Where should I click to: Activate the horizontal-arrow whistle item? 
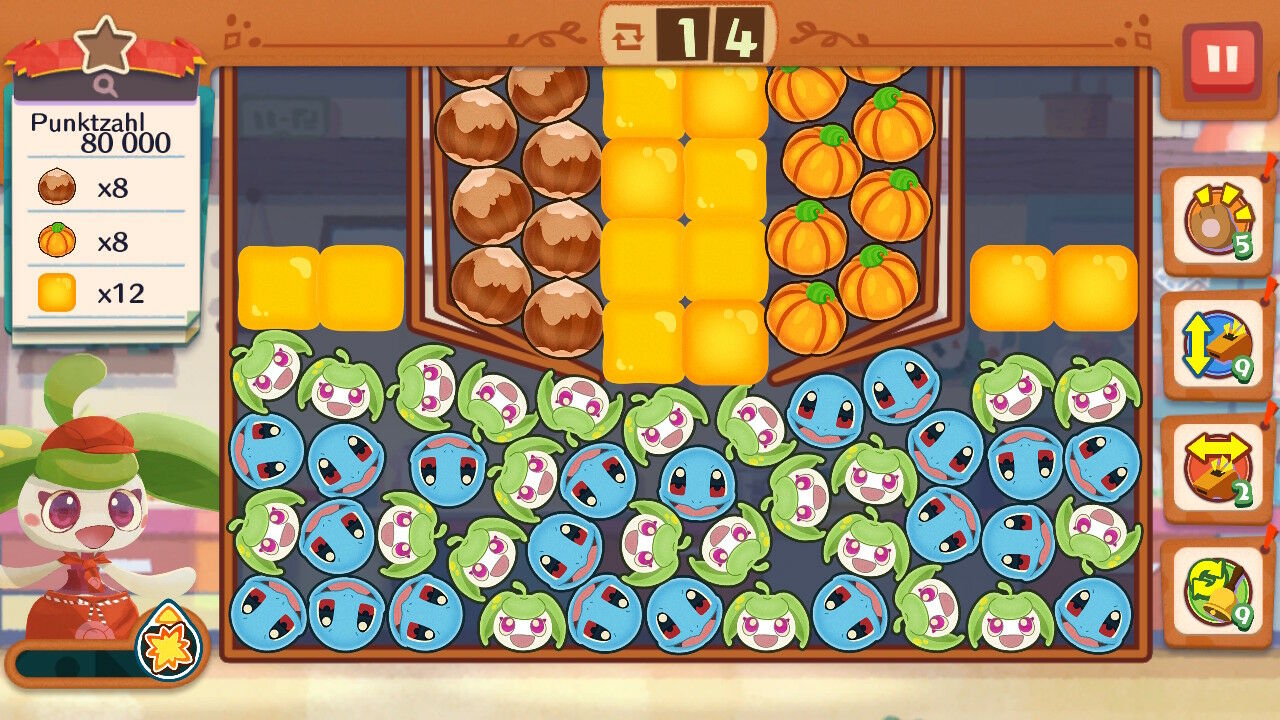coord(1217,468)
